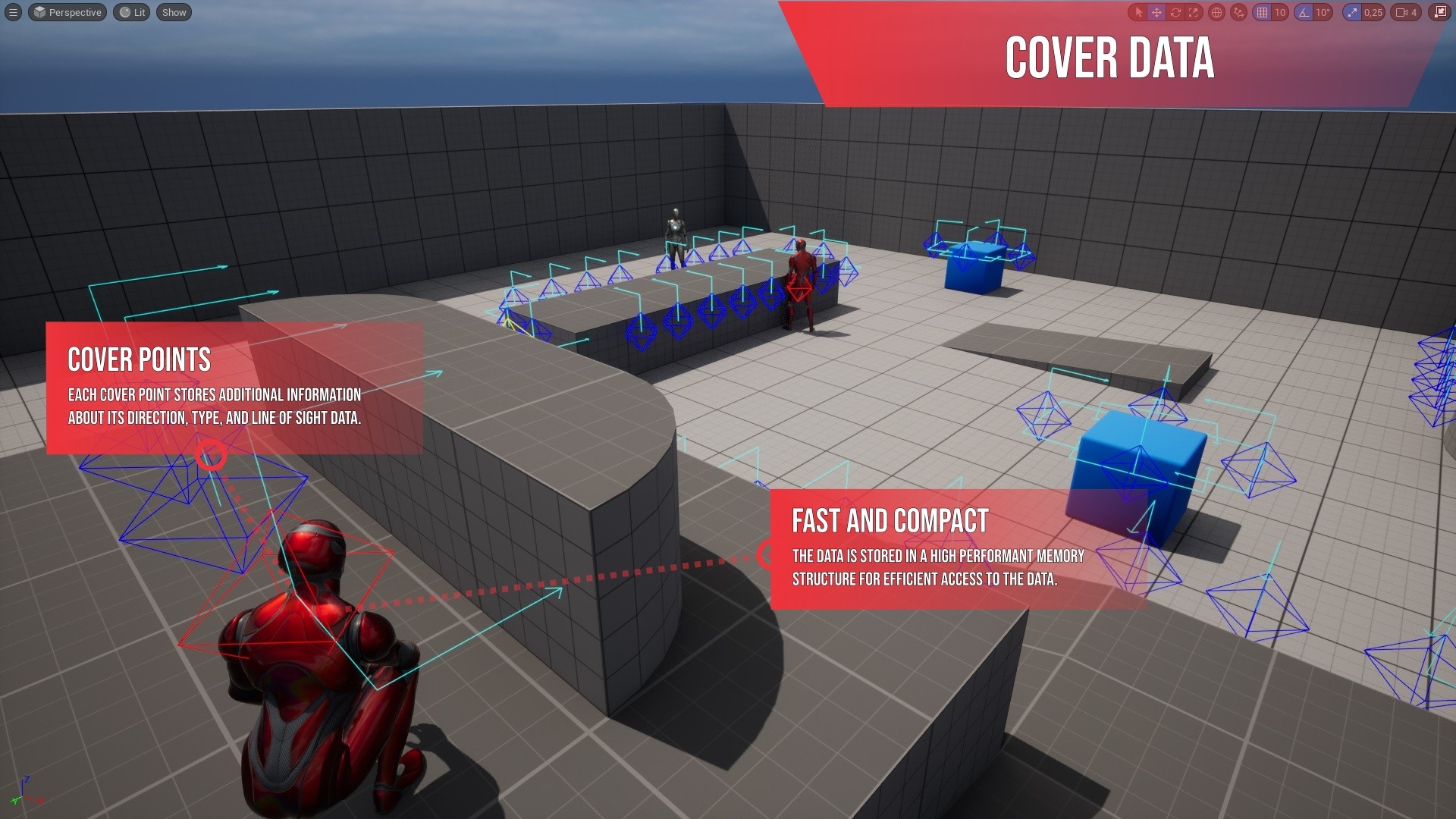The image size is (1456, 819).
Task: Activate the Rotate tool
Action: pyautogui.click(x=1175, y=12)
